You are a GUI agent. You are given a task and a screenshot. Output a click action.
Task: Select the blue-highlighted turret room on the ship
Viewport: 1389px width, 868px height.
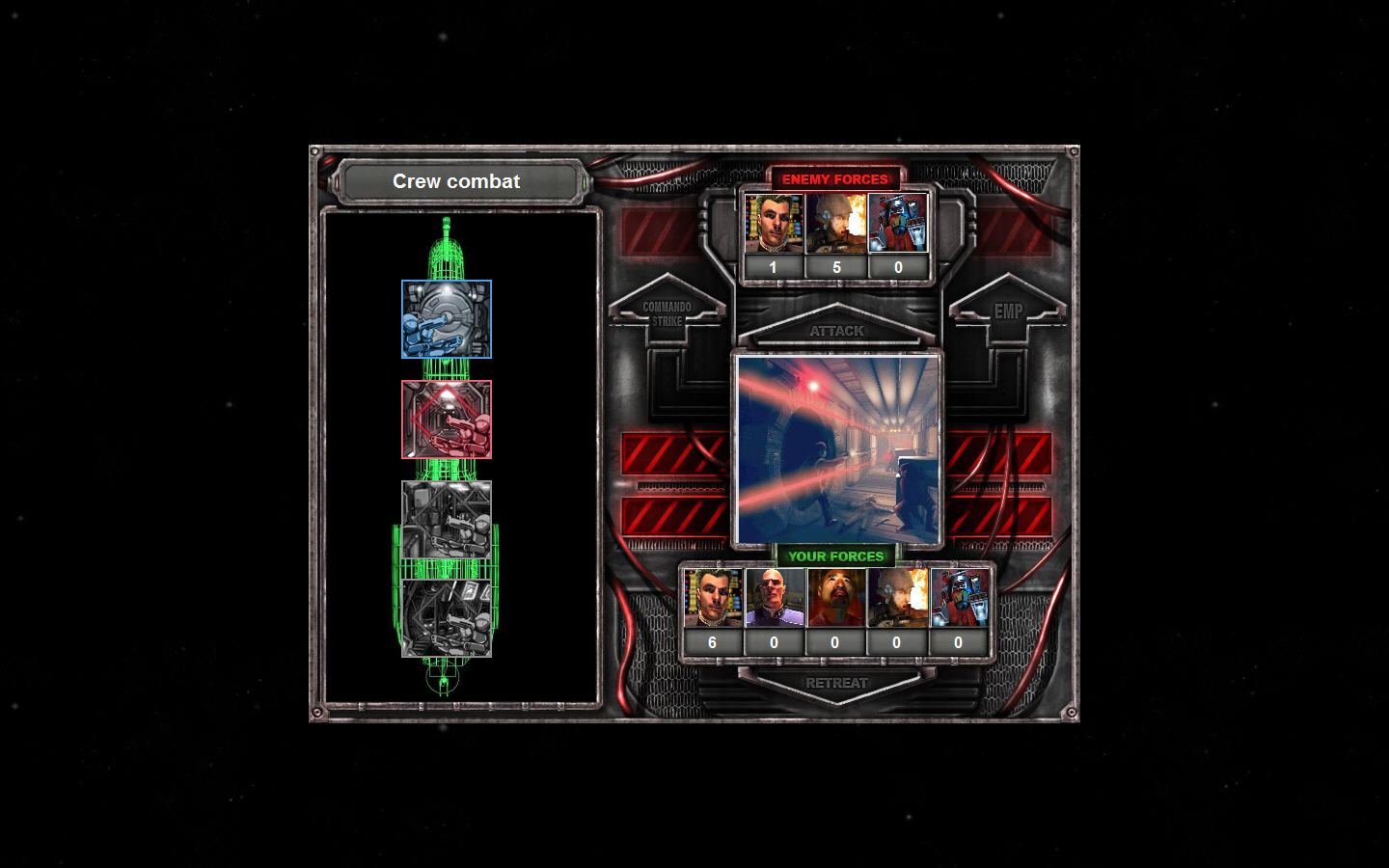pos(447,319)
